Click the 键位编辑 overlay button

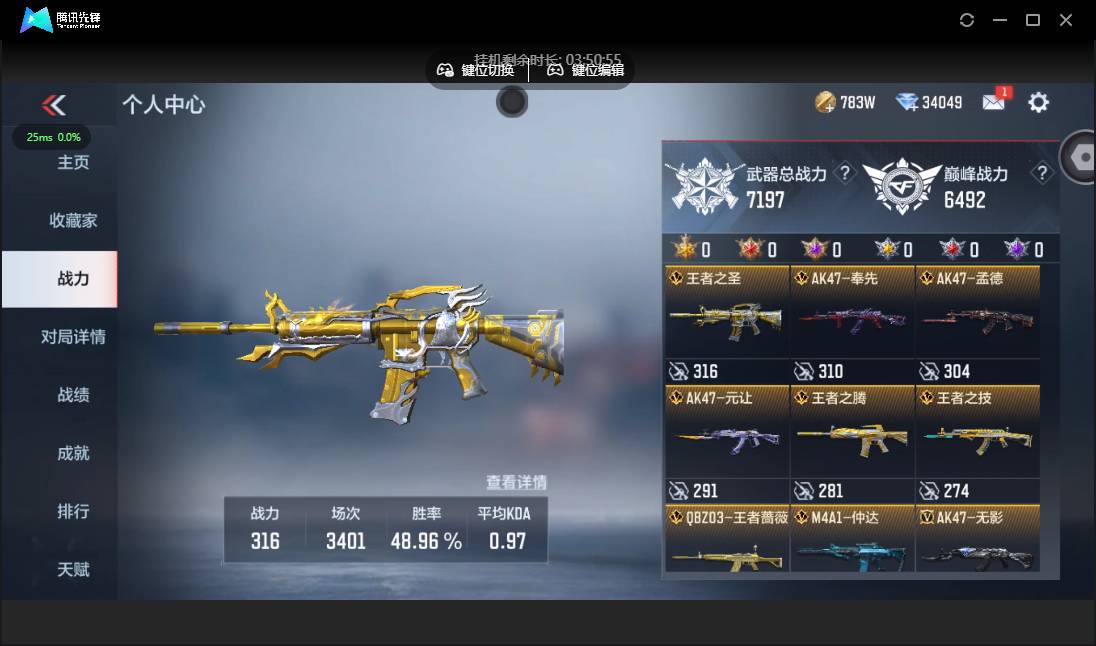pyautogui.click(x=586, y=70)
